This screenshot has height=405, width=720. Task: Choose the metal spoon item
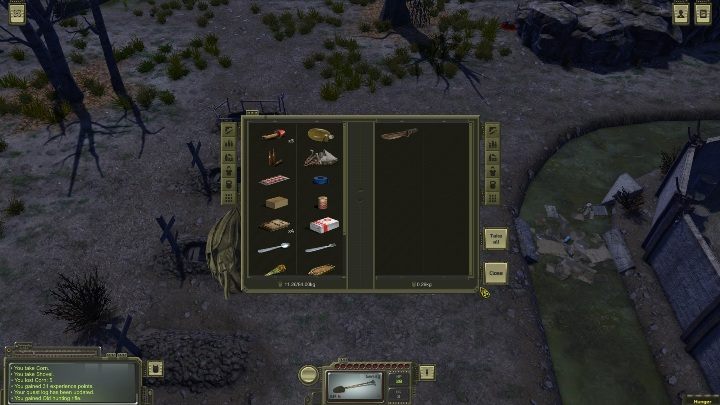tap(273, 248)
